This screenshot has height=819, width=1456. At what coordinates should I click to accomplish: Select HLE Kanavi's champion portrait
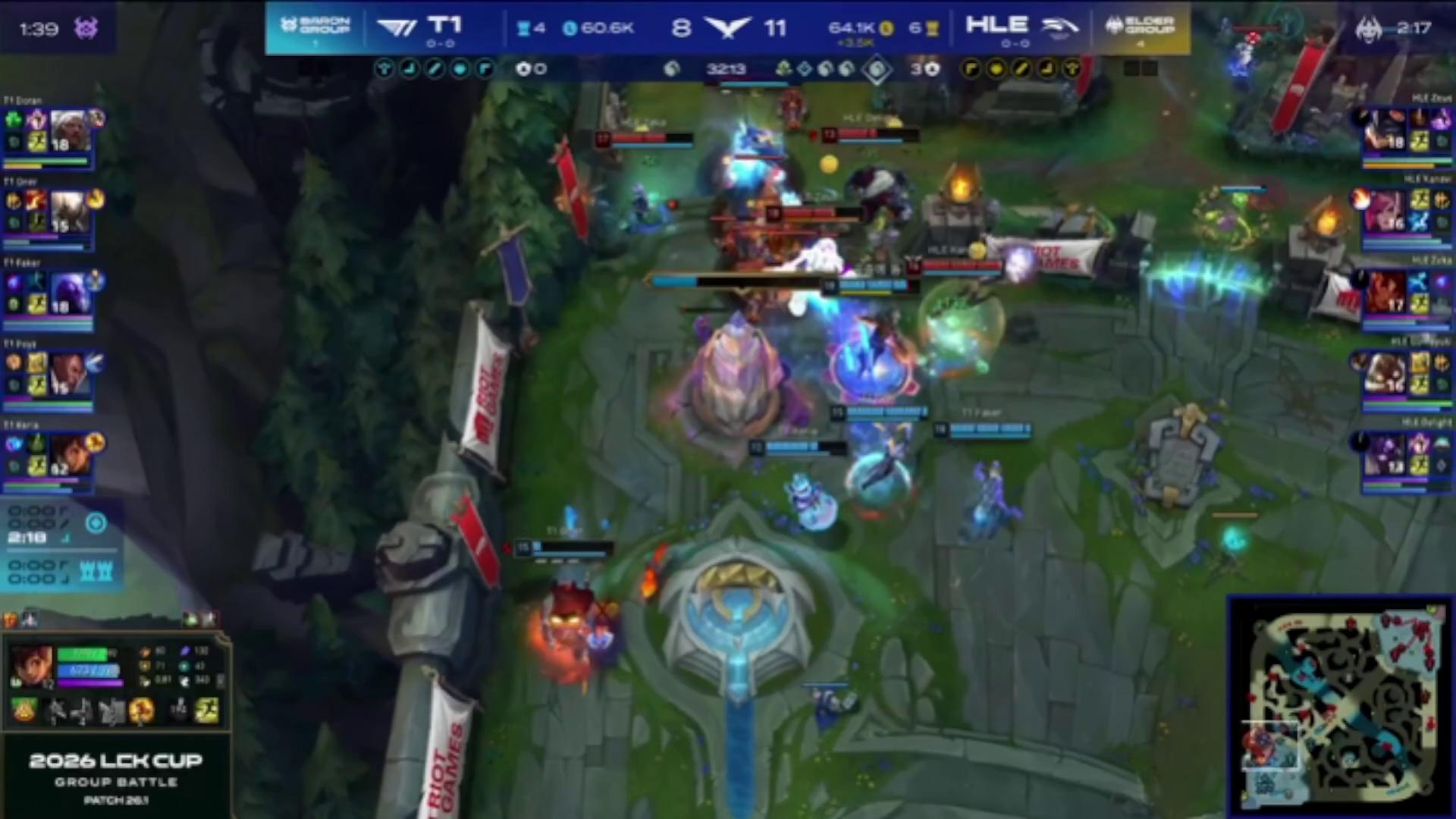point(1385,212)
